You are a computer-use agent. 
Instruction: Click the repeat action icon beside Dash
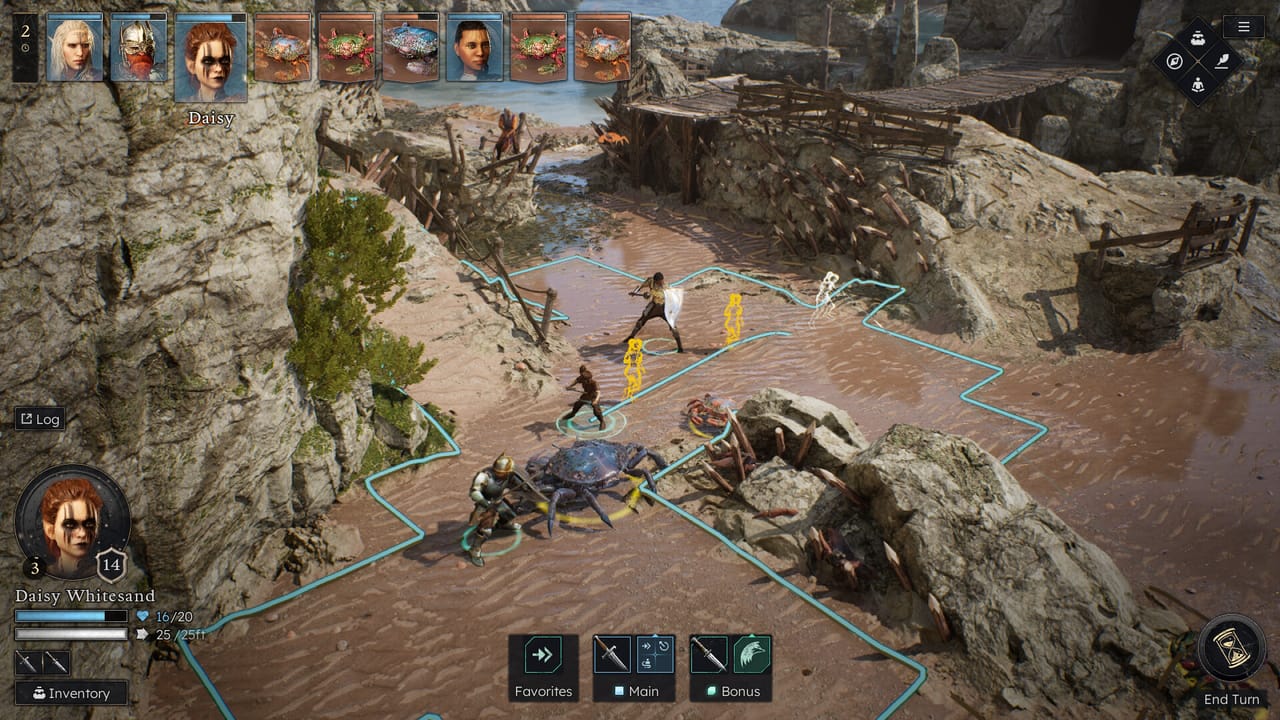point(664,645)
